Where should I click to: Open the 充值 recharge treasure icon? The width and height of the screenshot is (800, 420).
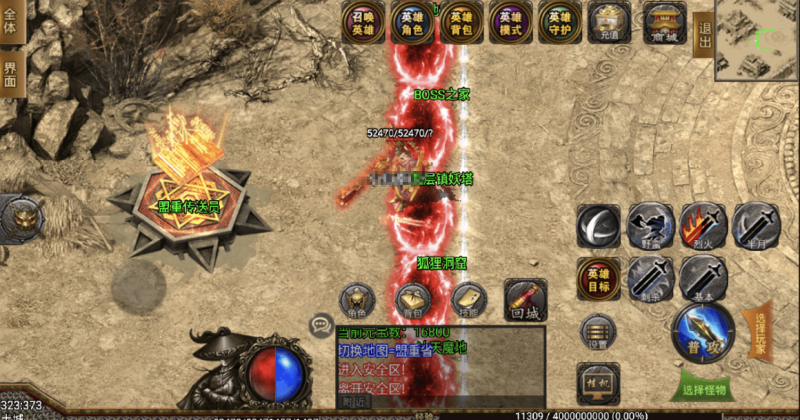click(x=611, y=22)
